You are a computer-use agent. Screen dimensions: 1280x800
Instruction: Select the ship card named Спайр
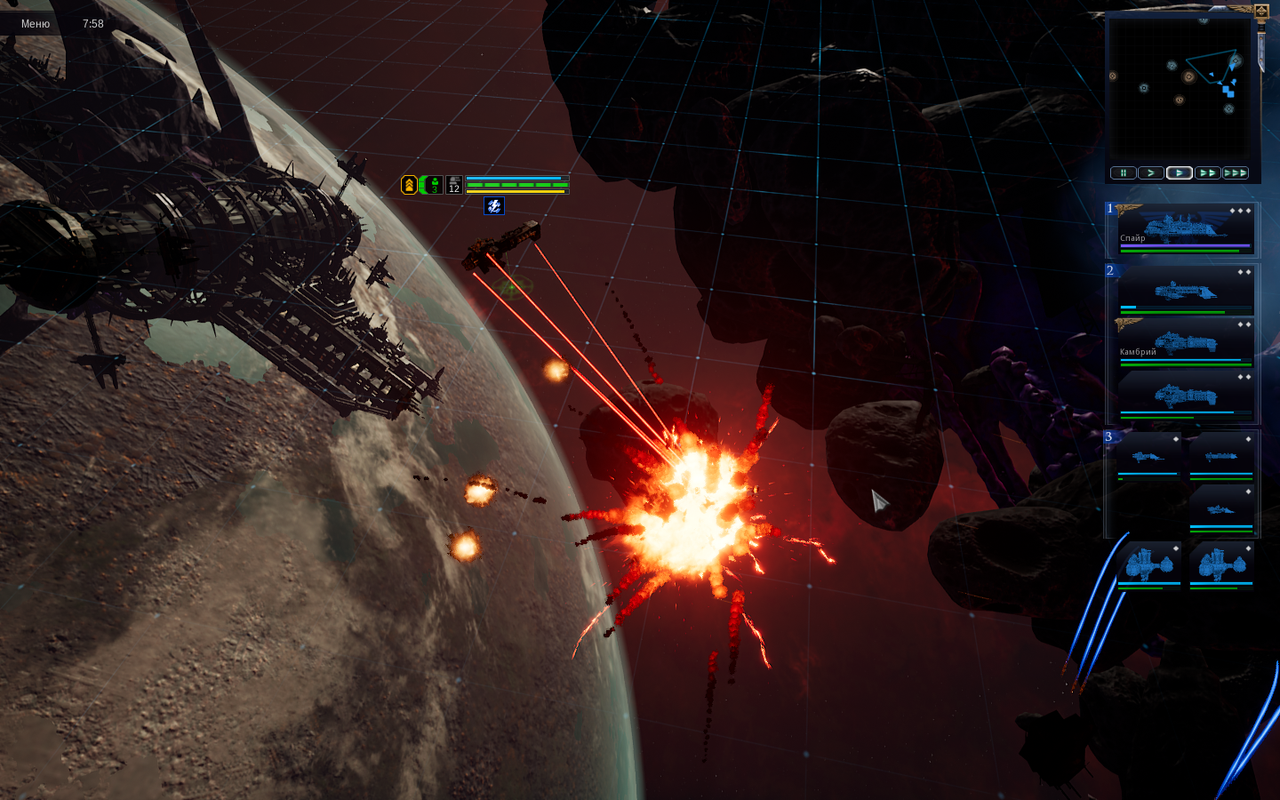pos(1186,229)
